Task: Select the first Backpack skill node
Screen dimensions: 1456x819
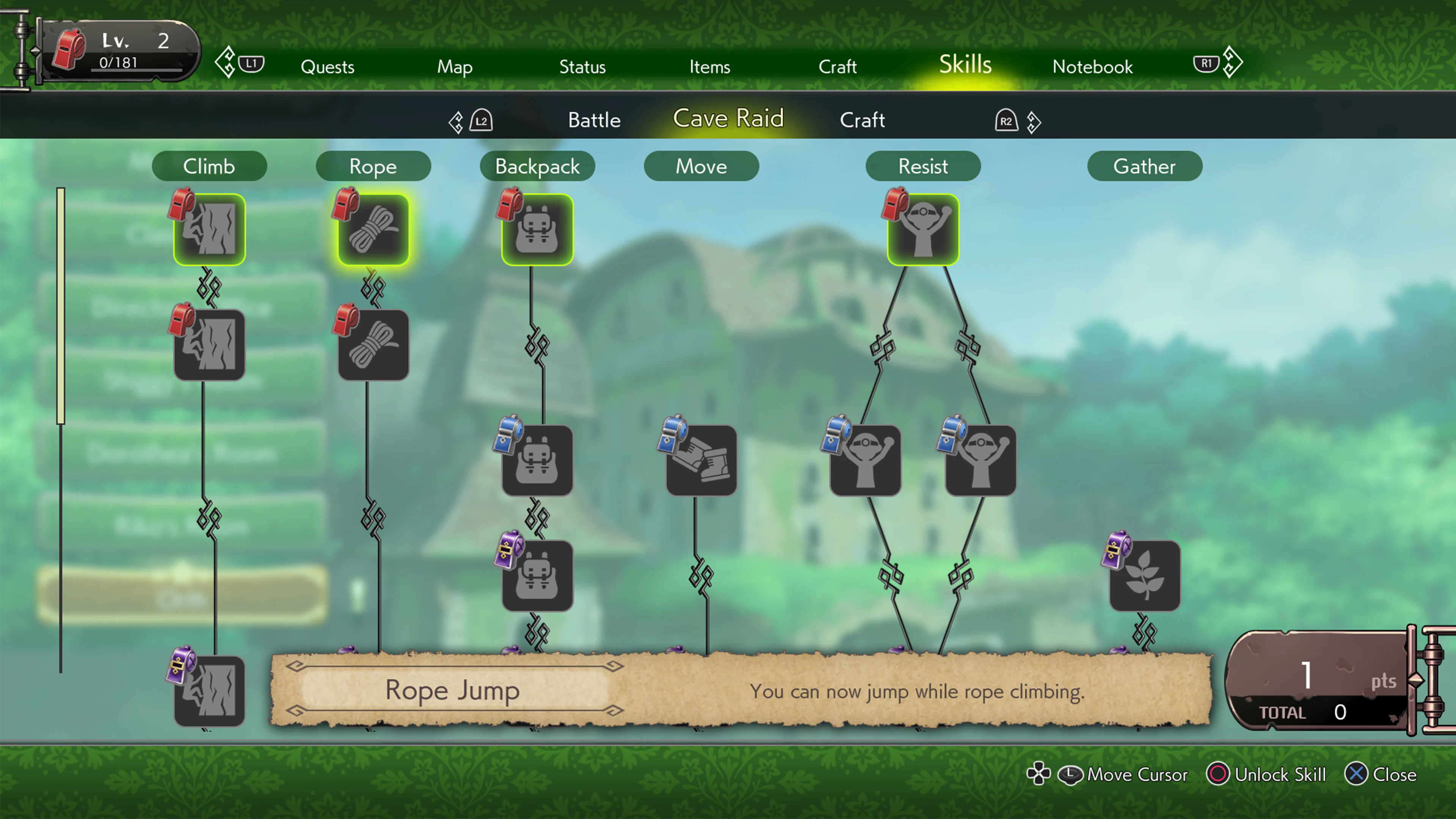Action: [537, 229]
